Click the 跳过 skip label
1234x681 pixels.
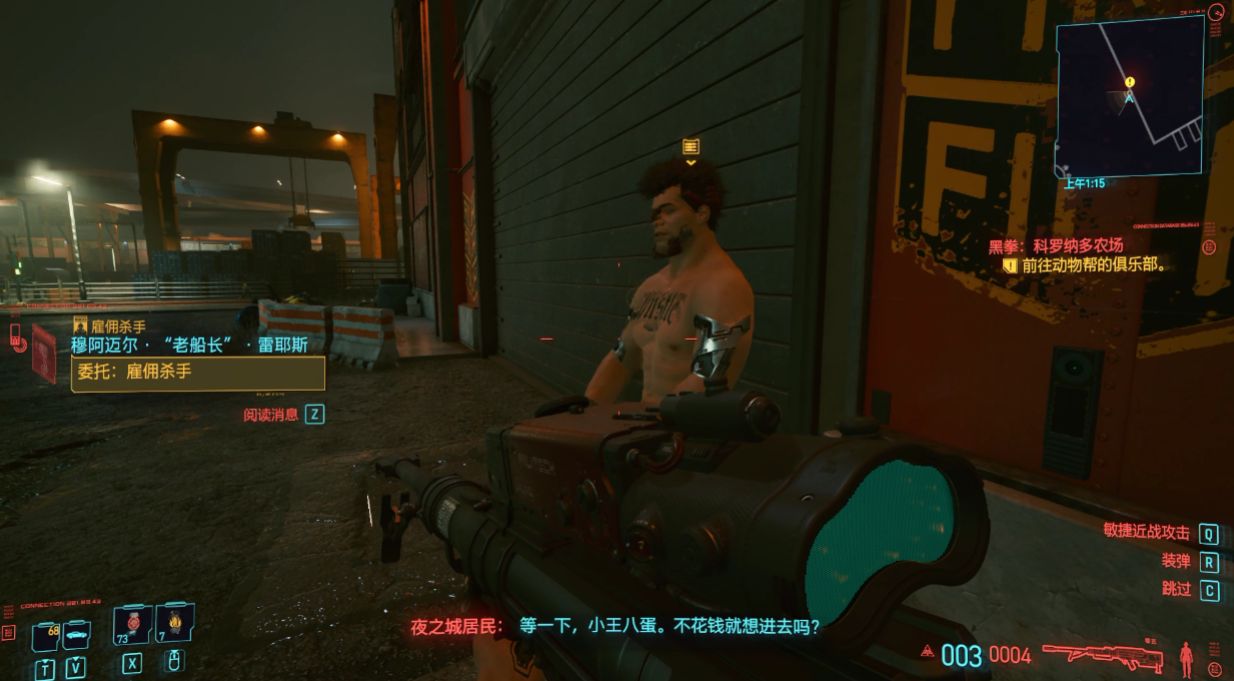point(1176,589)
